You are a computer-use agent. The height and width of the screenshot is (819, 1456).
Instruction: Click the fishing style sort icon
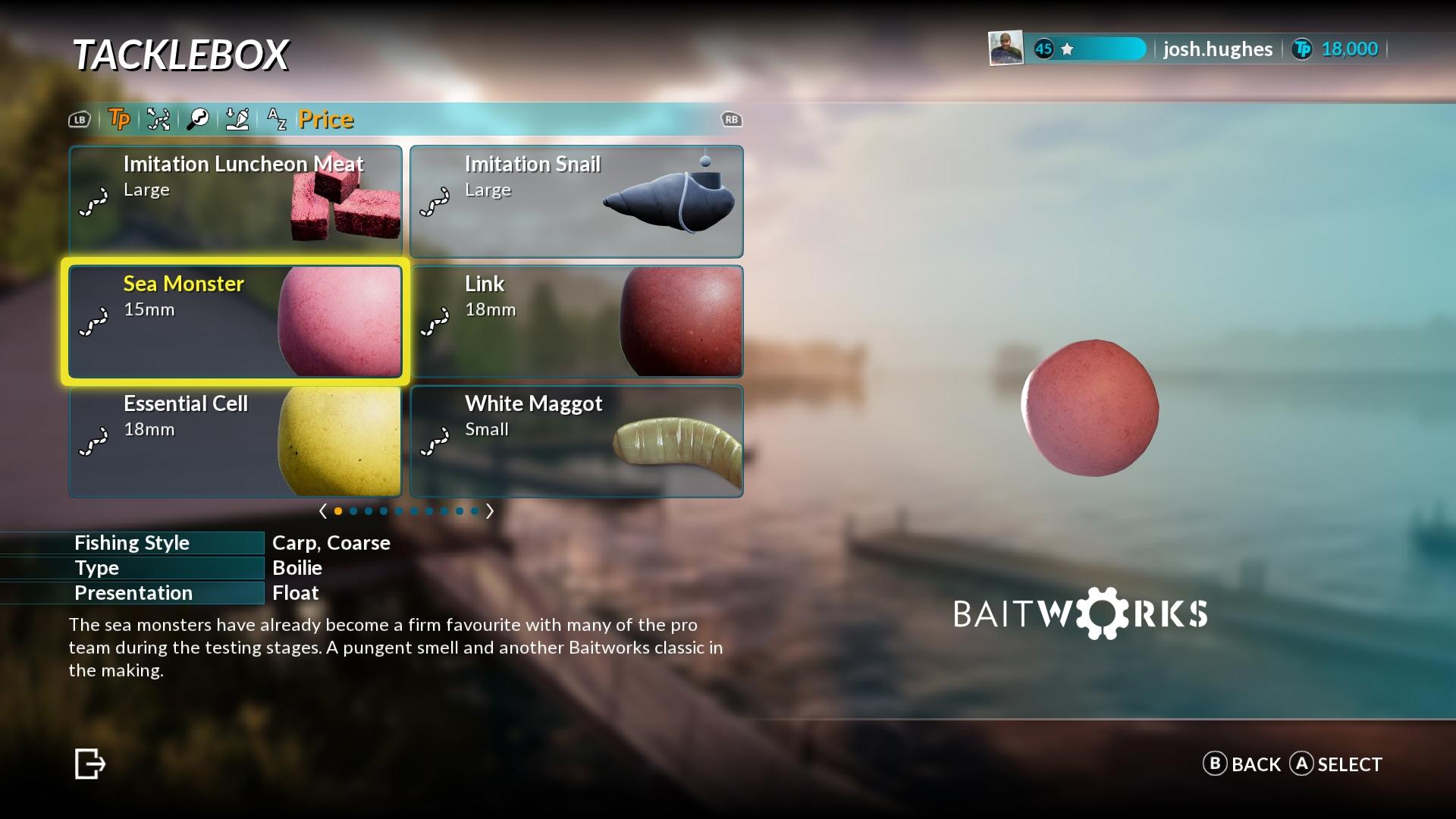pos(158,120)
